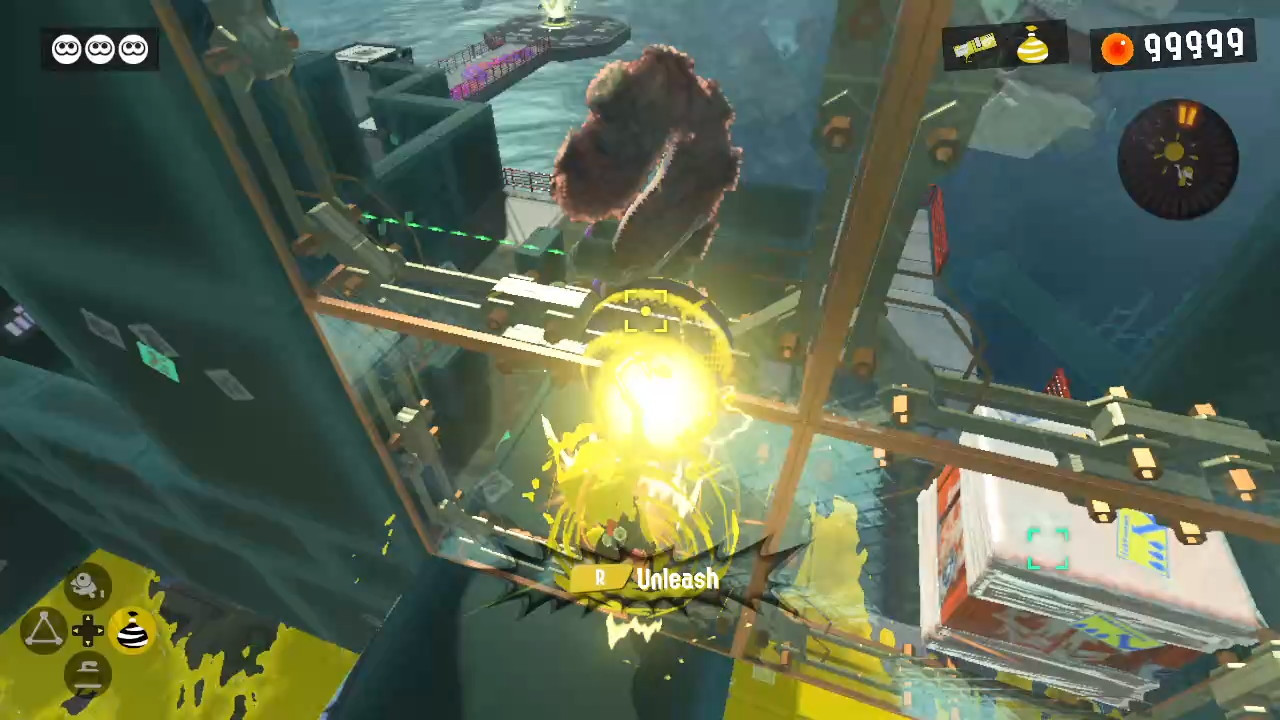
Task: Click the Smallfry icon above the d-pad
Action: point(88,585)
